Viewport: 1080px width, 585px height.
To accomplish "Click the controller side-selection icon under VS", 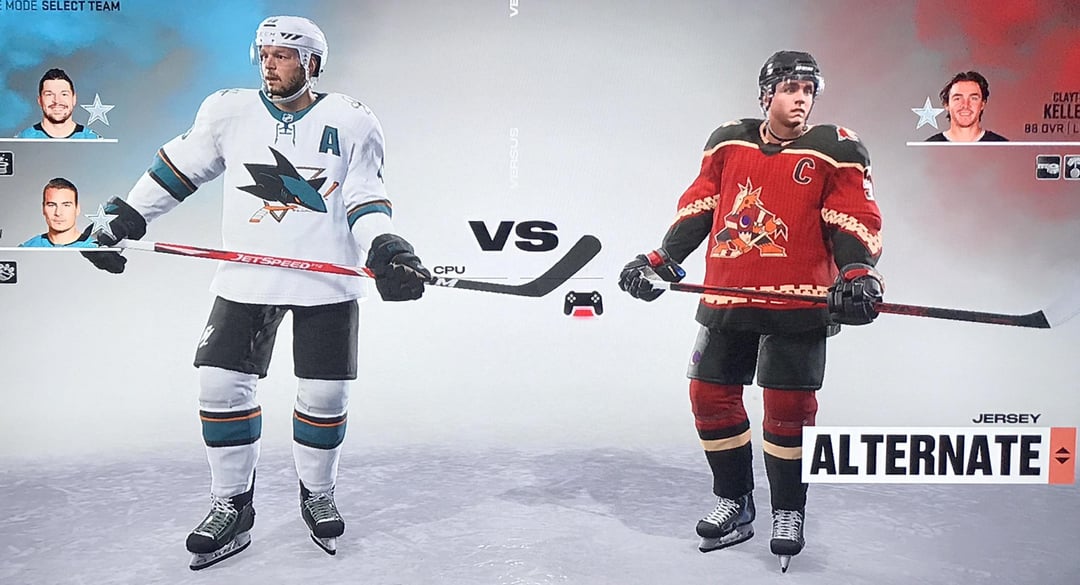I will pyautogui.click(x=583, y=302).
